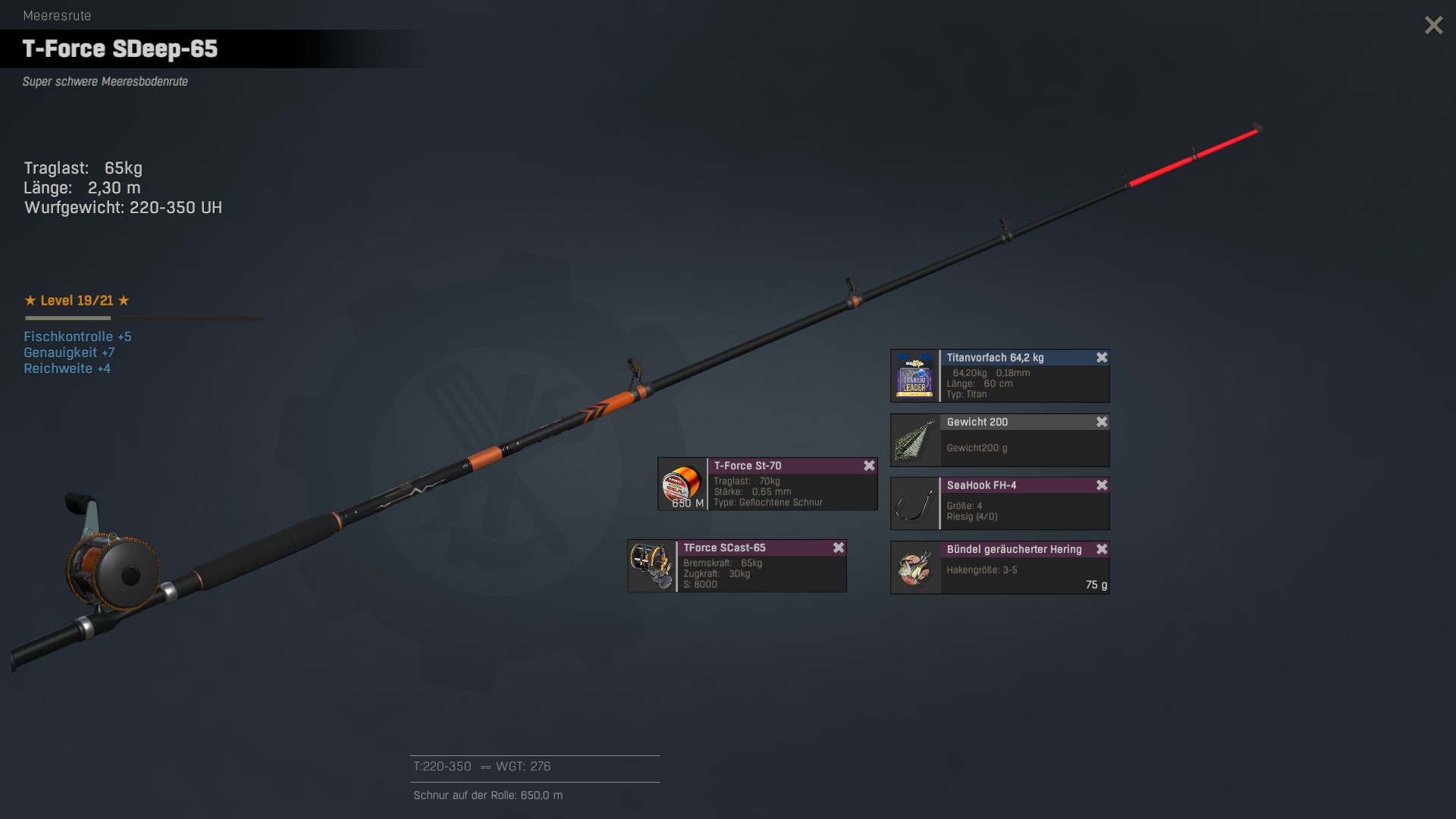The width and height of the screenshot is (1456, 819).
Task: Remove the Gewicht 200 sinker
Action: point(1102,422)
